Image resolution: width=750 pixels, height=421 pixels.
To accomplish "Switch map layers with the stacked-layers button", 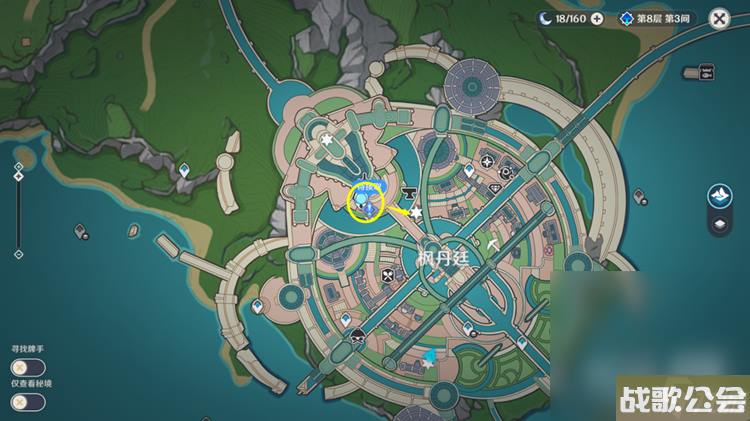I will point(719,224).
